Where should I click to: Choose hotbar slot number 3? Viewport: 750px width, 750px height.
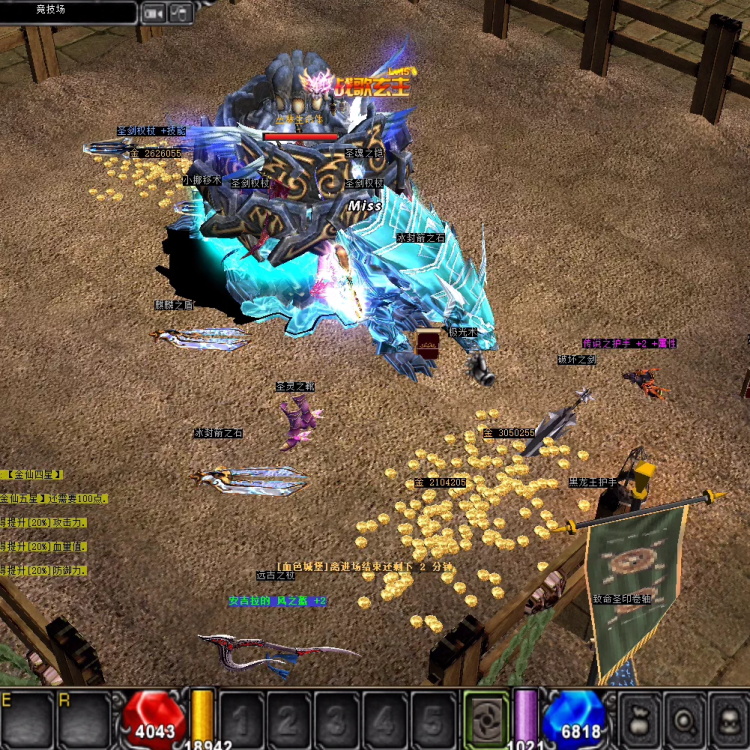337,718
